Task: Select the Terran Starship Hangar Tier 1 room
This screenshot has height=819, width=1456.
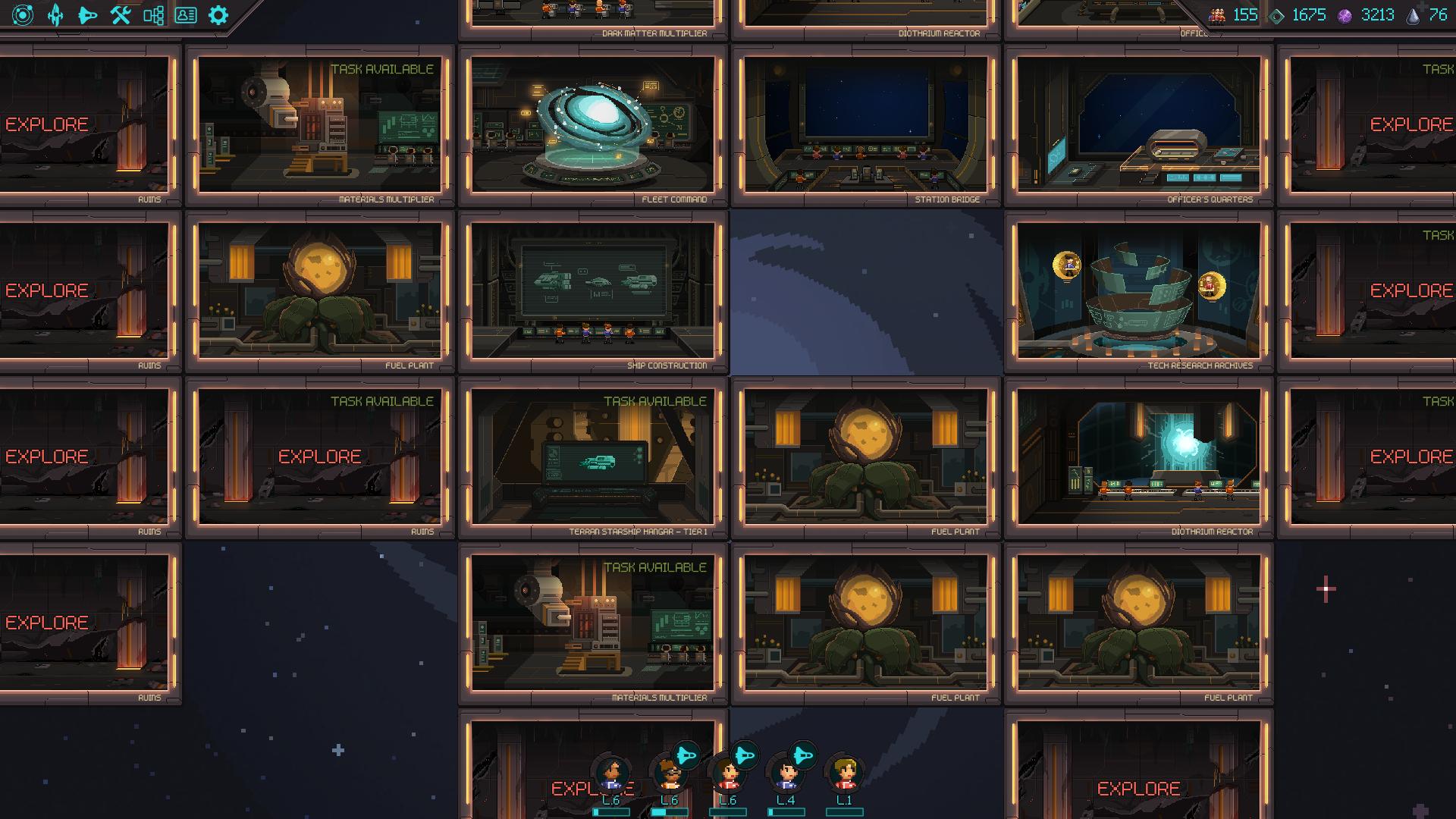Action: [x=592, y=457]
